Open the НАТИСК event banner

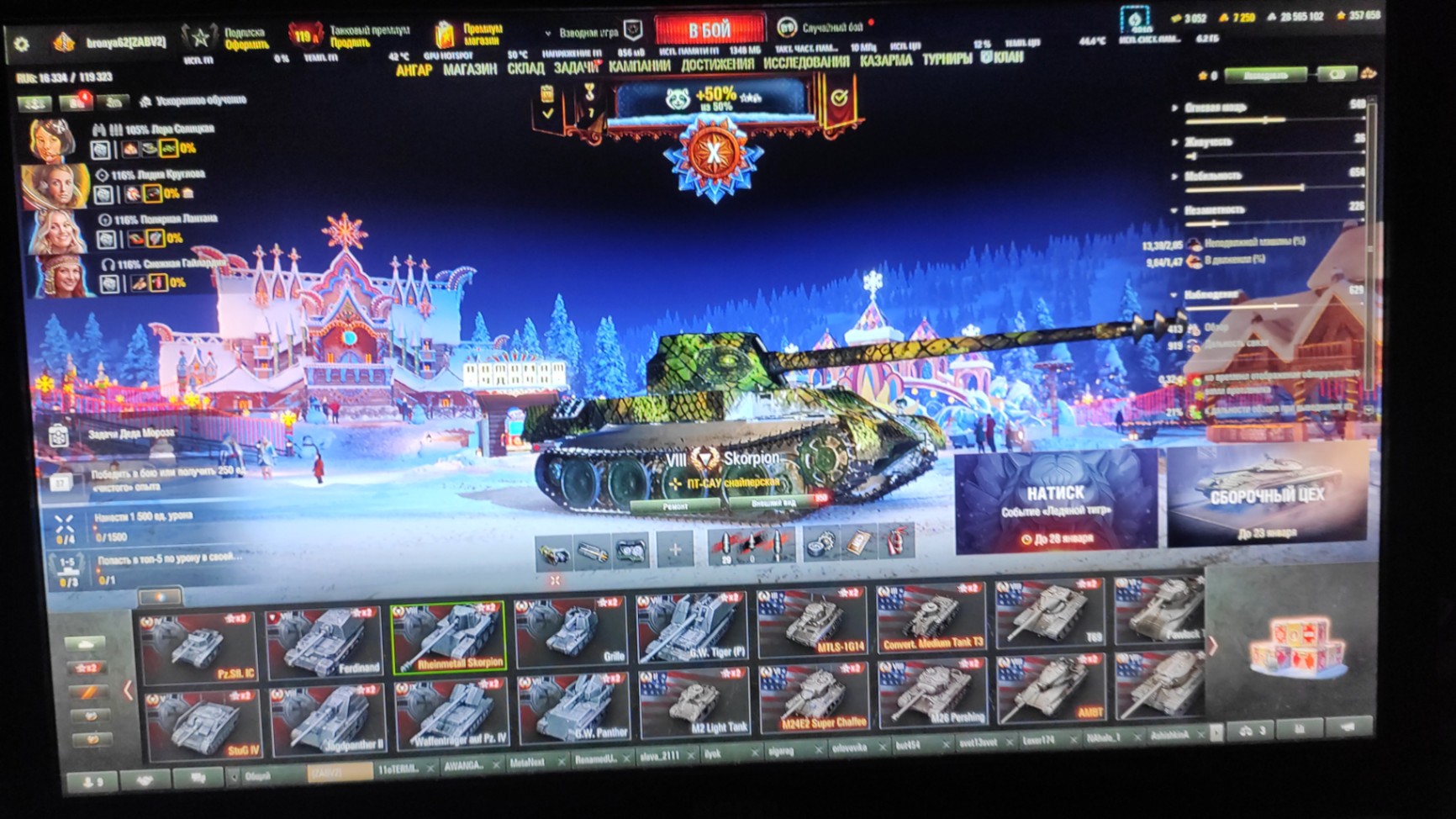click(1055, 502)
